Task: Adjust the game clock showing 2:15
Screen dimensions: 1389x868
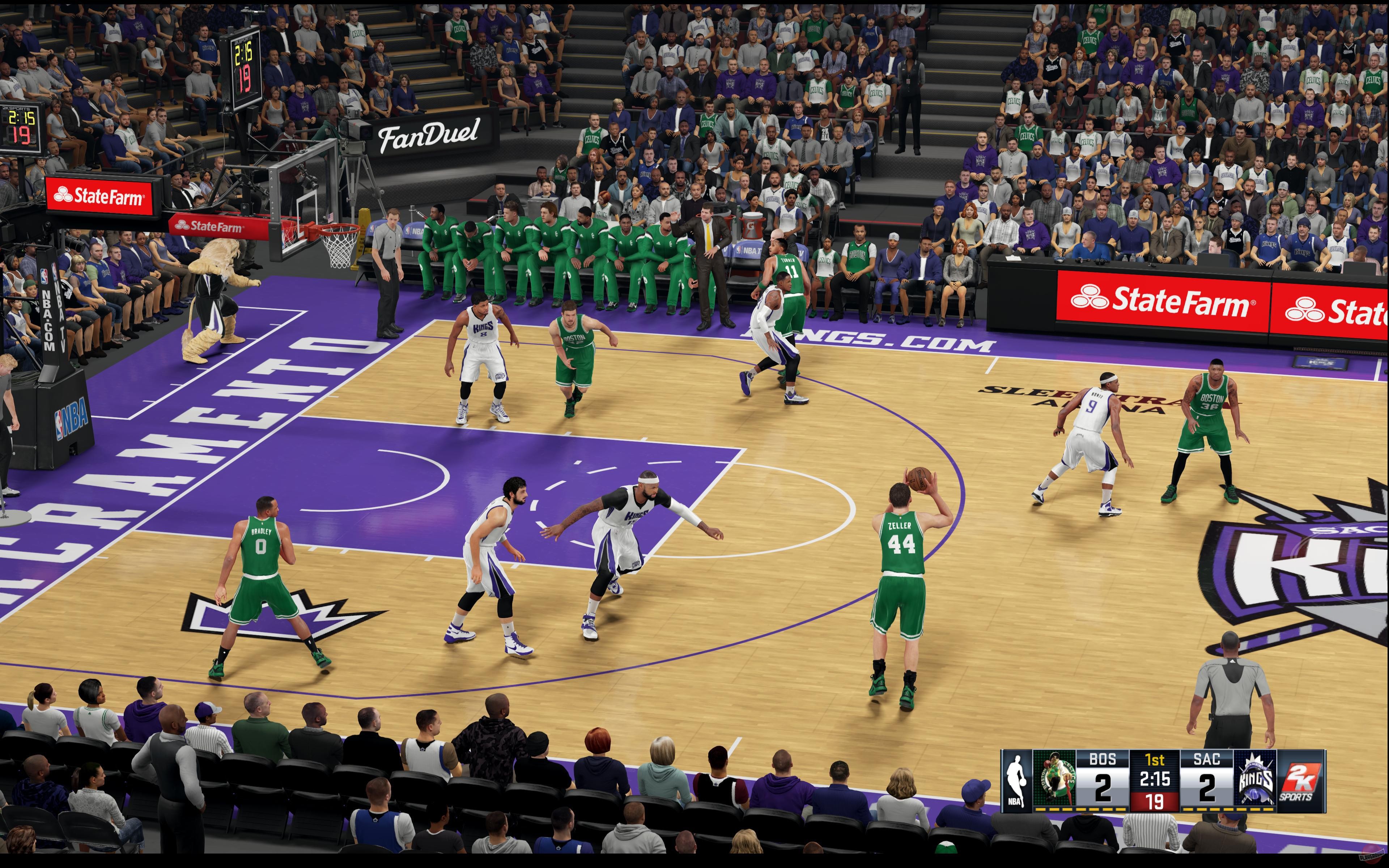Action: [1154, 780]
